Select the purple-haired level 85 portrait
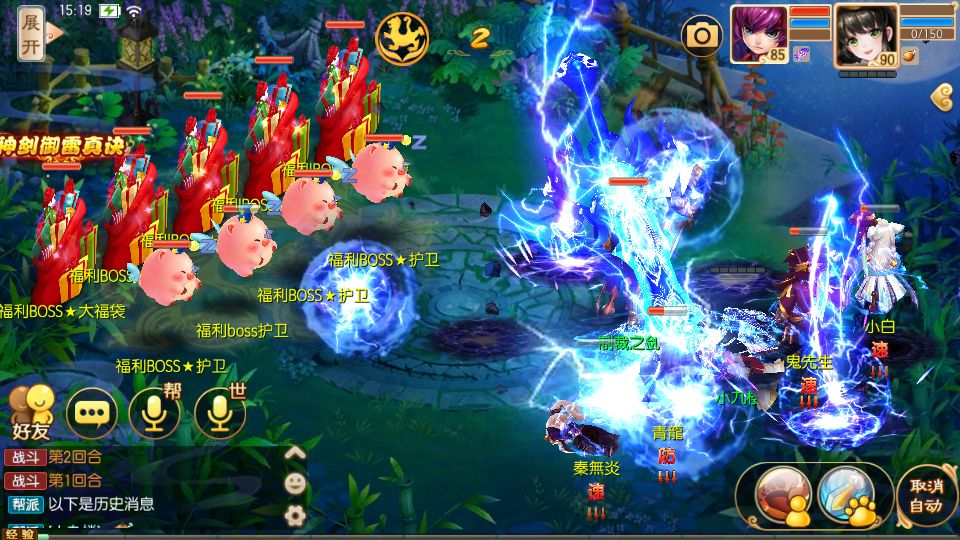The width and height of the screenshot is (960, 540). [x=759, y=31]
